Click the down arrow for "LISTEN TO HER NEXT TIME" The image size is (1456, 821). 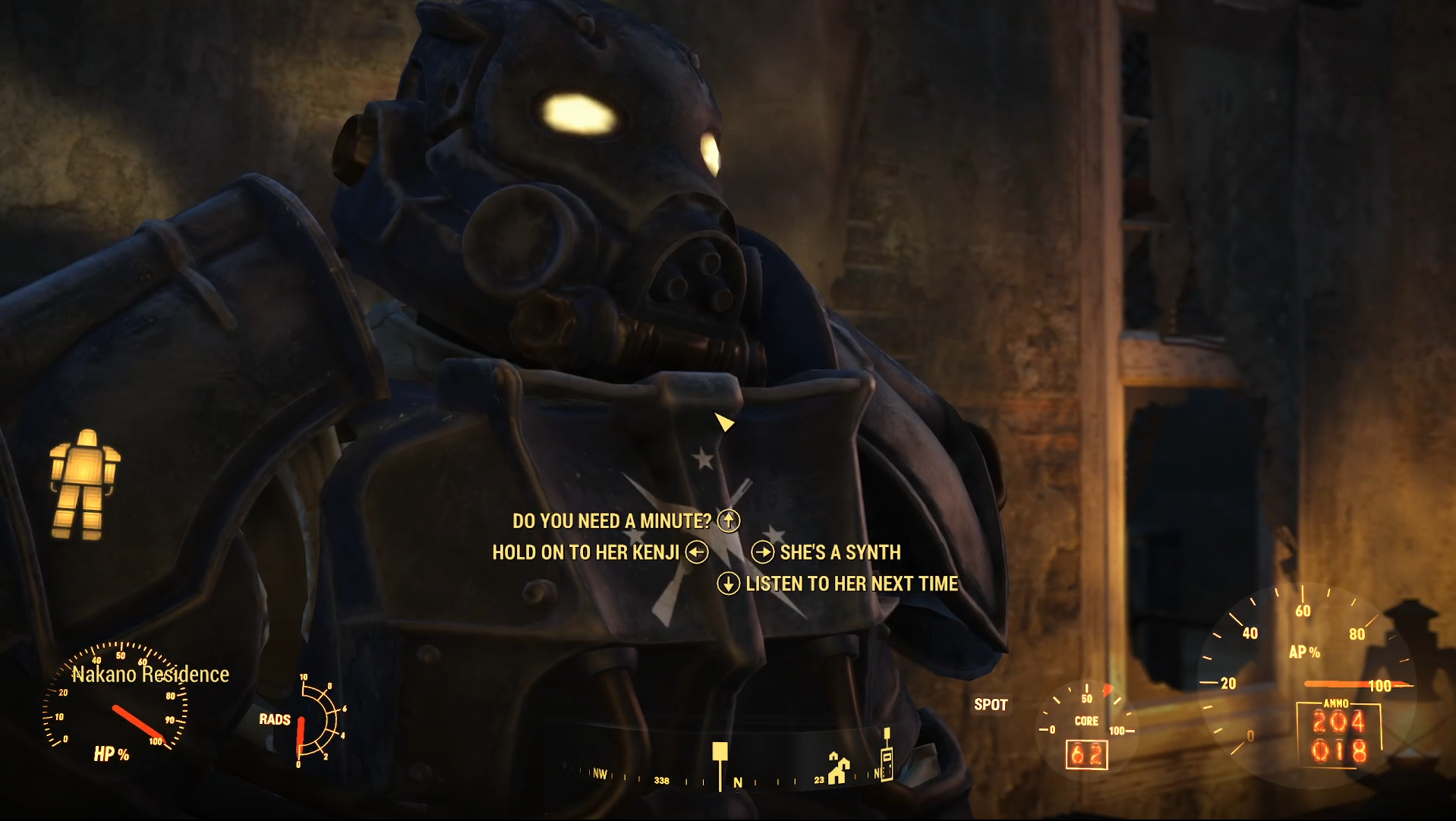[730, 584]
